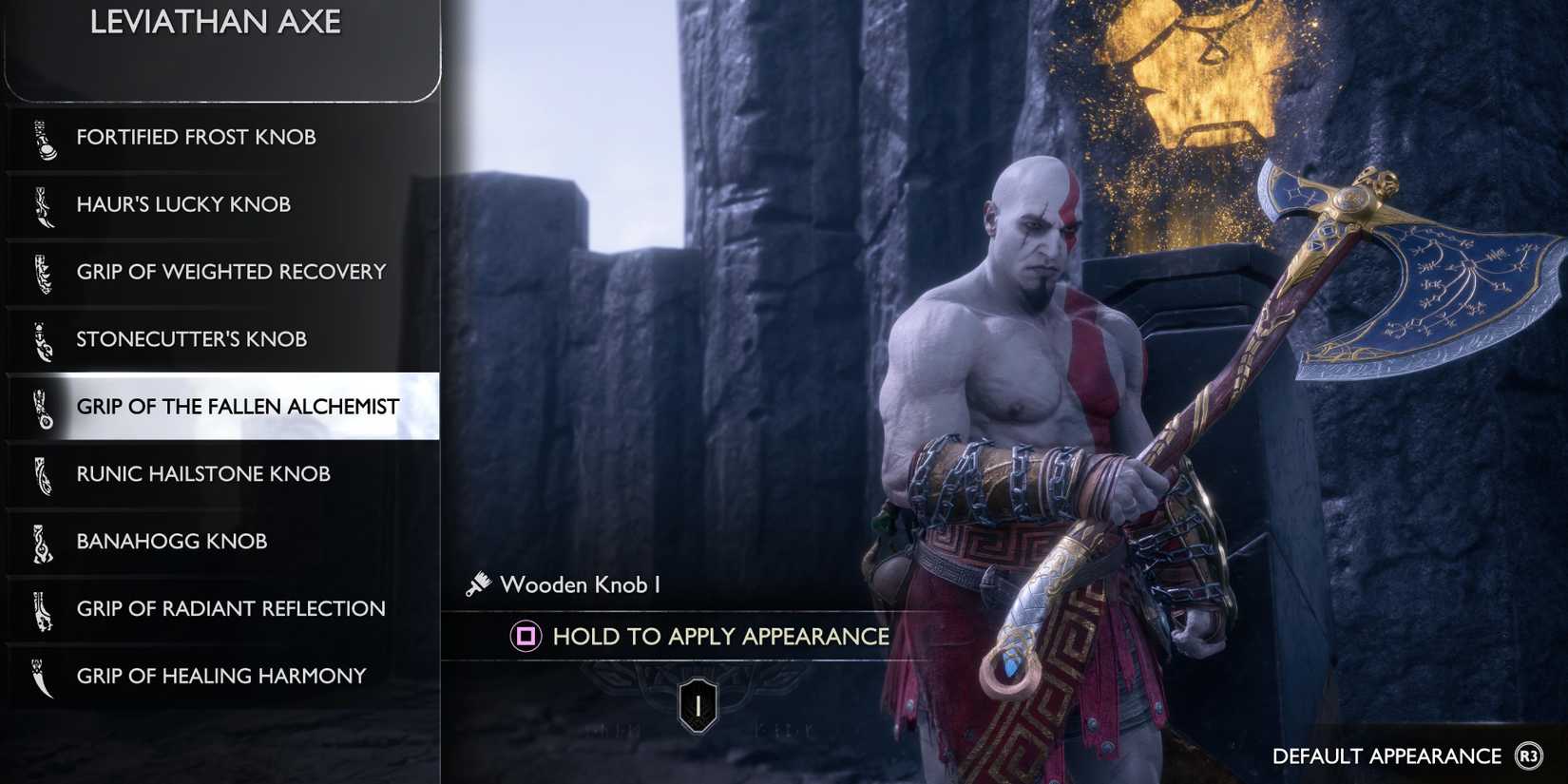The height and width of the screenshot is (784, 1568).
Task: Click the highlighted selection bar in the list
Action: coord(223,407)
